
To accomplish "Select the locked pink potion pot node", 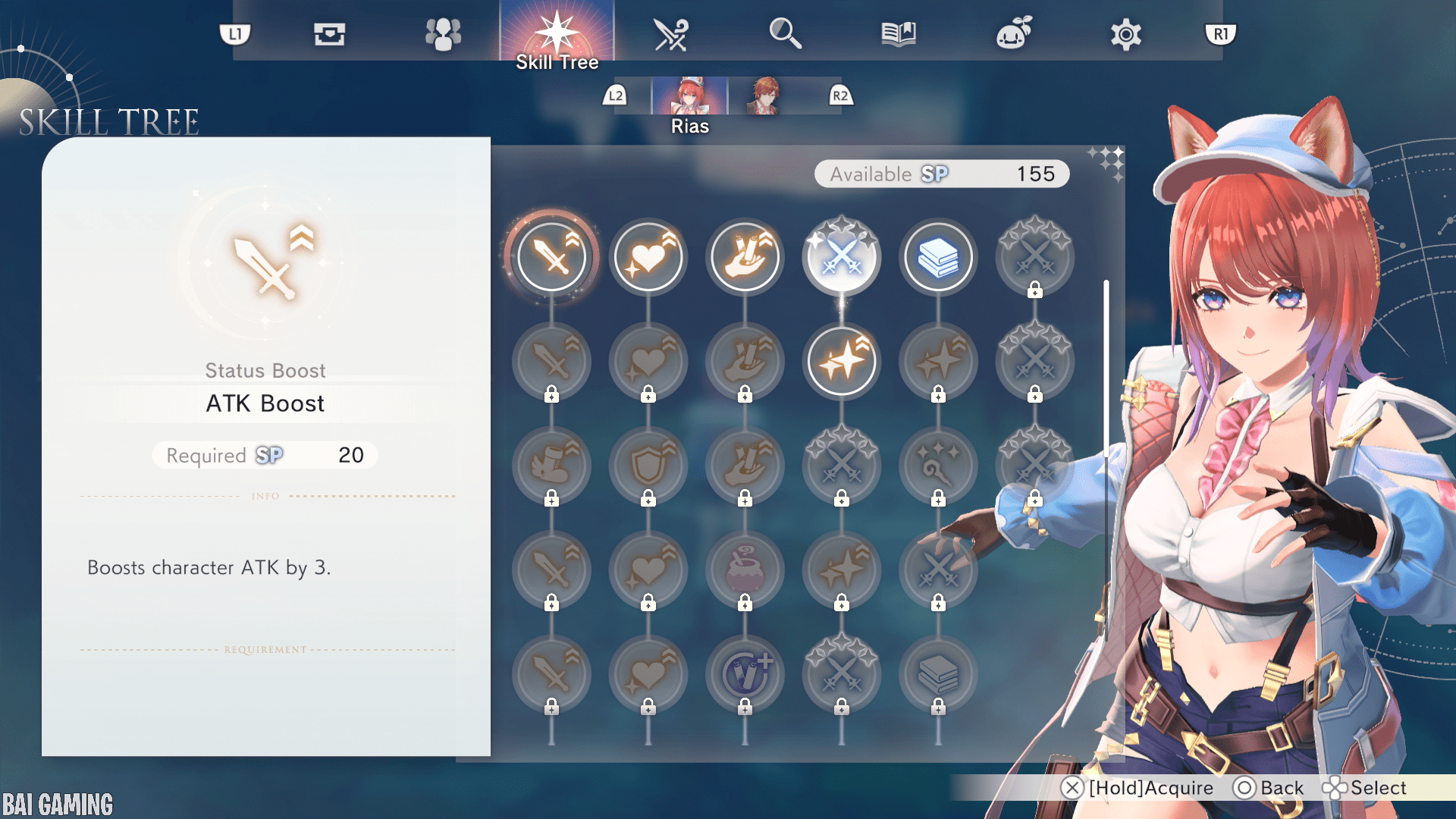I will 745,570.
